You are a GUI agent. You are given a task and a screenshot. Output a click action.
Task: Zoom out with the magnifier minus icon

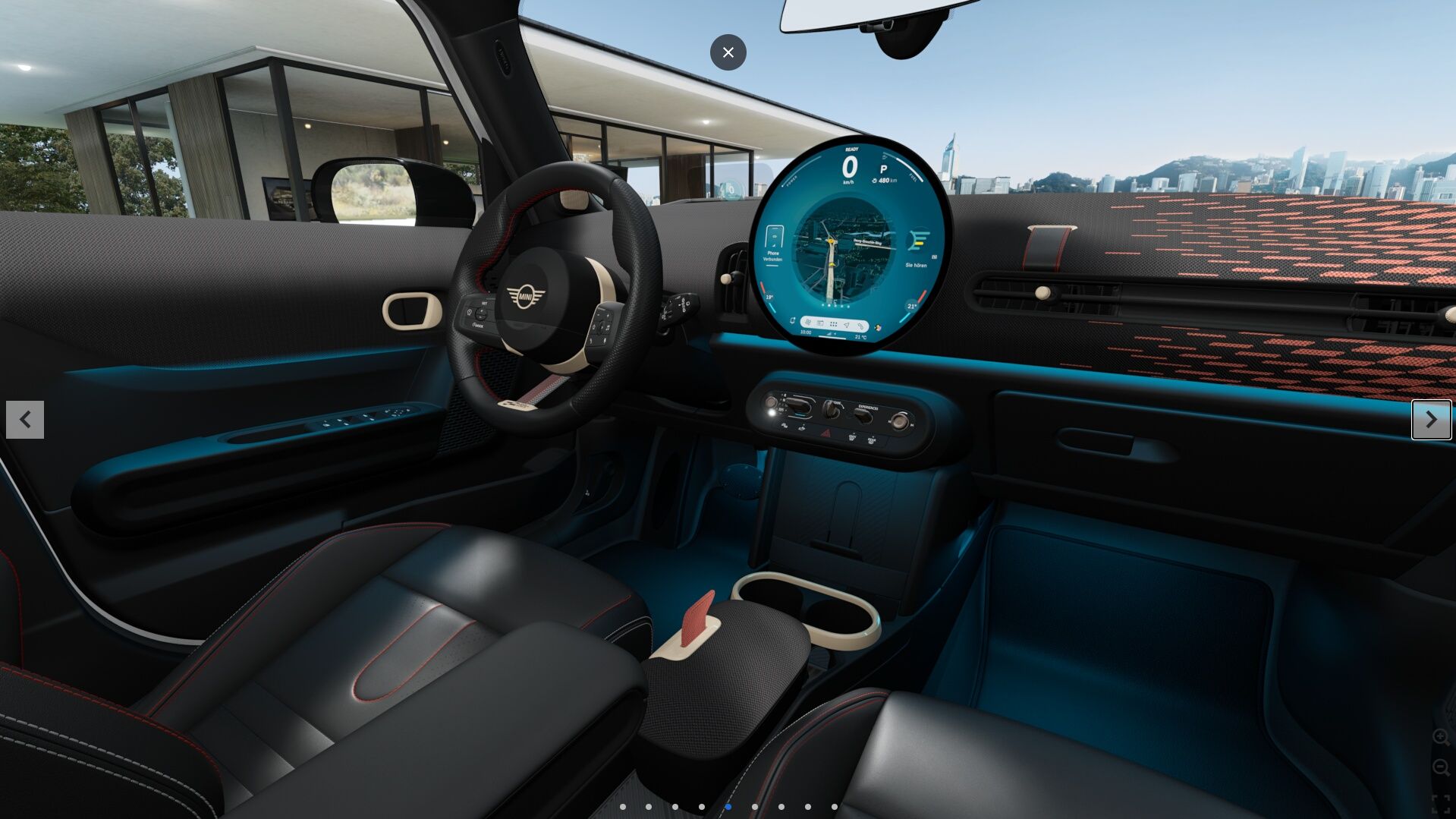(1440, 768)
